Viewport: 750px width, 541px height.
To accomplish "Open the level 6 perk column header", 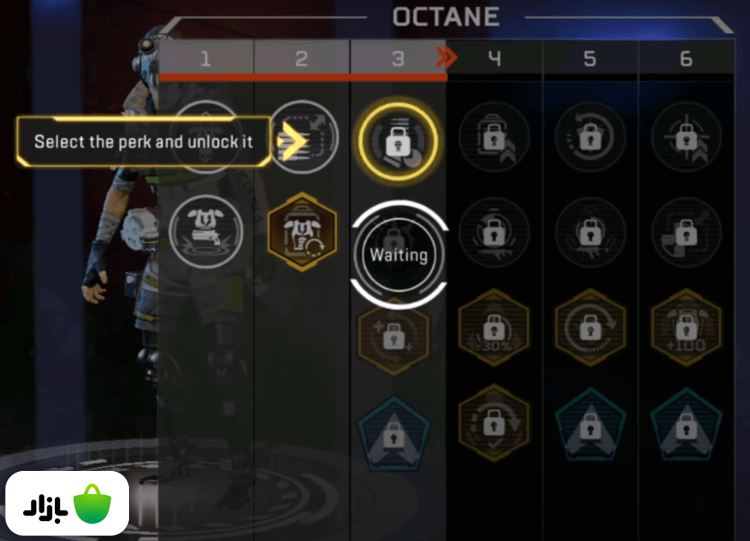I will click(686, 59).
